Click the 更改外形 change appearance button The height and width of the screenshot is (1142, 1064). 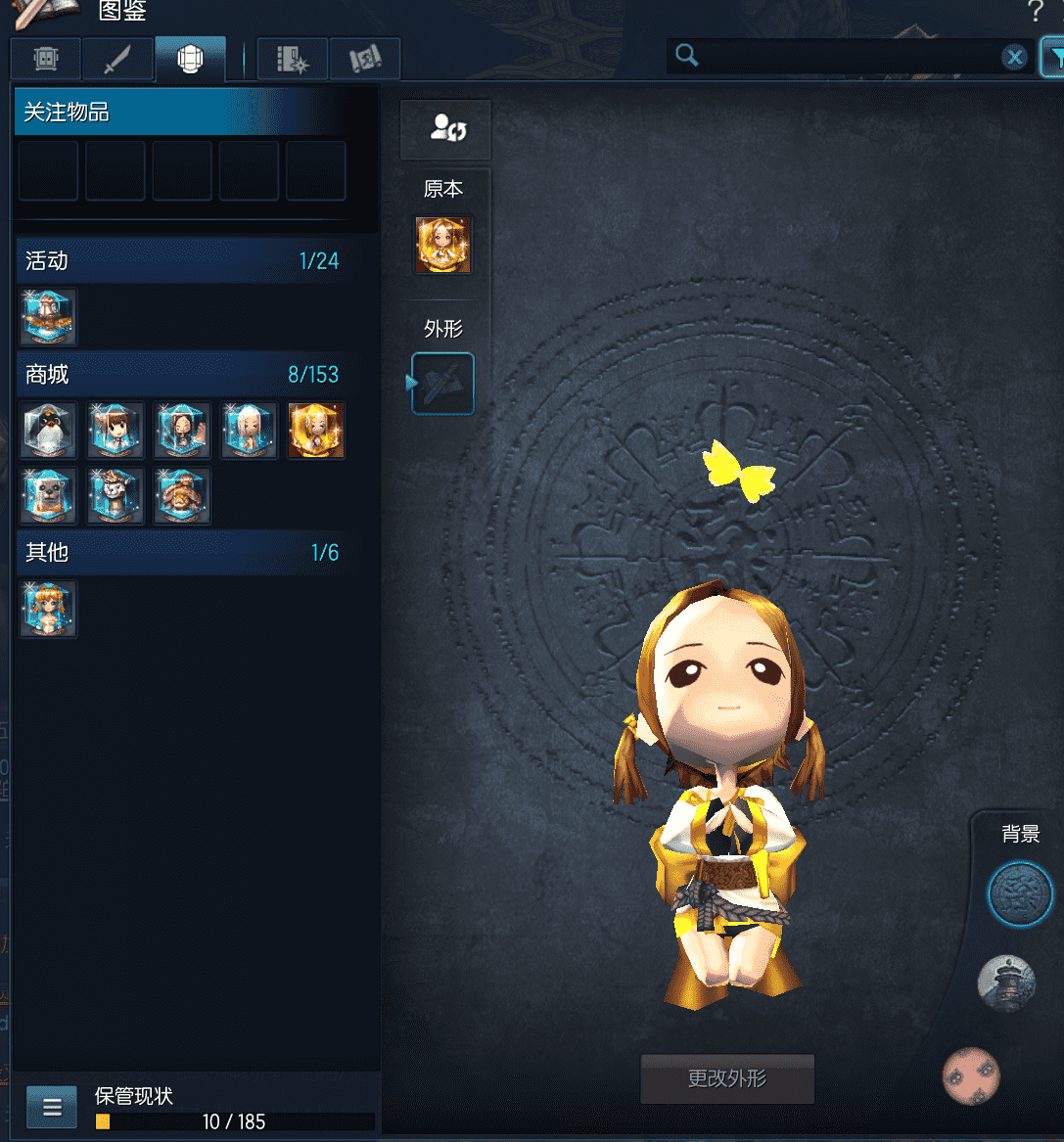(727, 1078)
